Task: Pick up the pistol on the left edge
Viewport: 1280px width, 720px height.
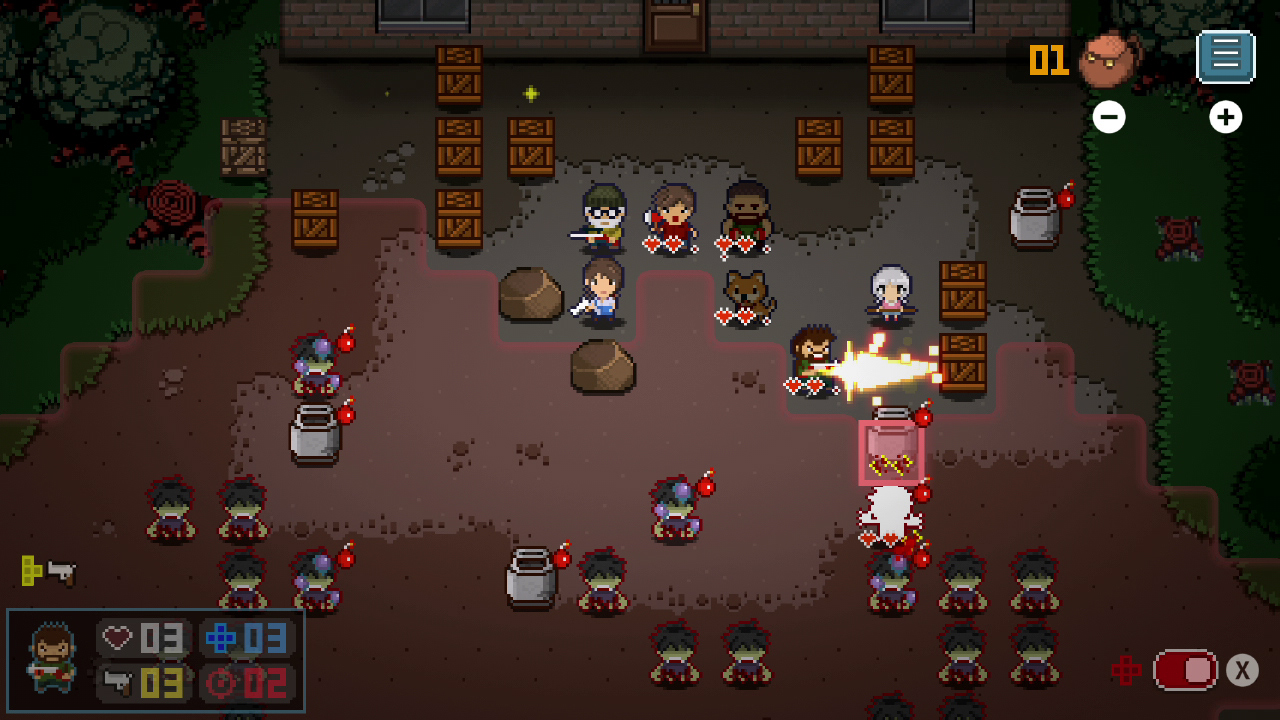Action: pyautogui.click(x=60, y=573)
